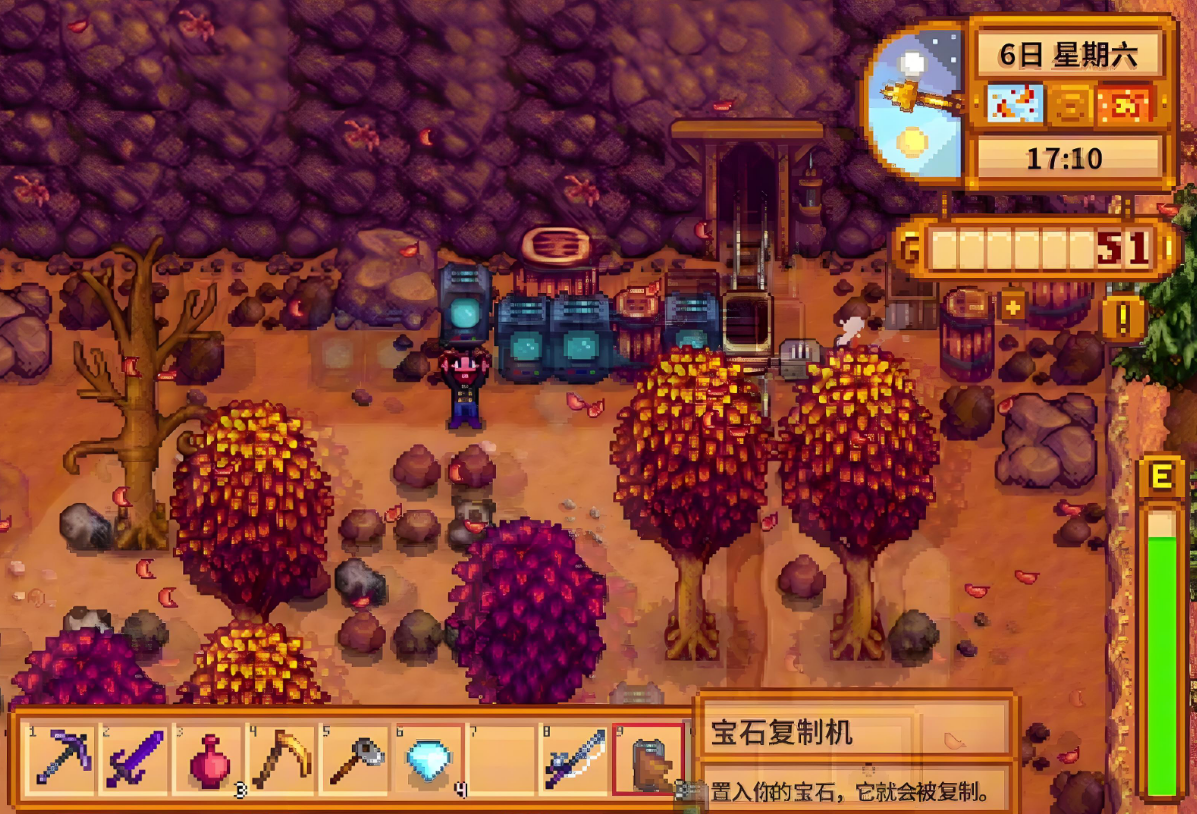Equip the purple Galaxy Sword
Screen dimensions: 1197x814
pyautogui.click(x=136, y=759)
